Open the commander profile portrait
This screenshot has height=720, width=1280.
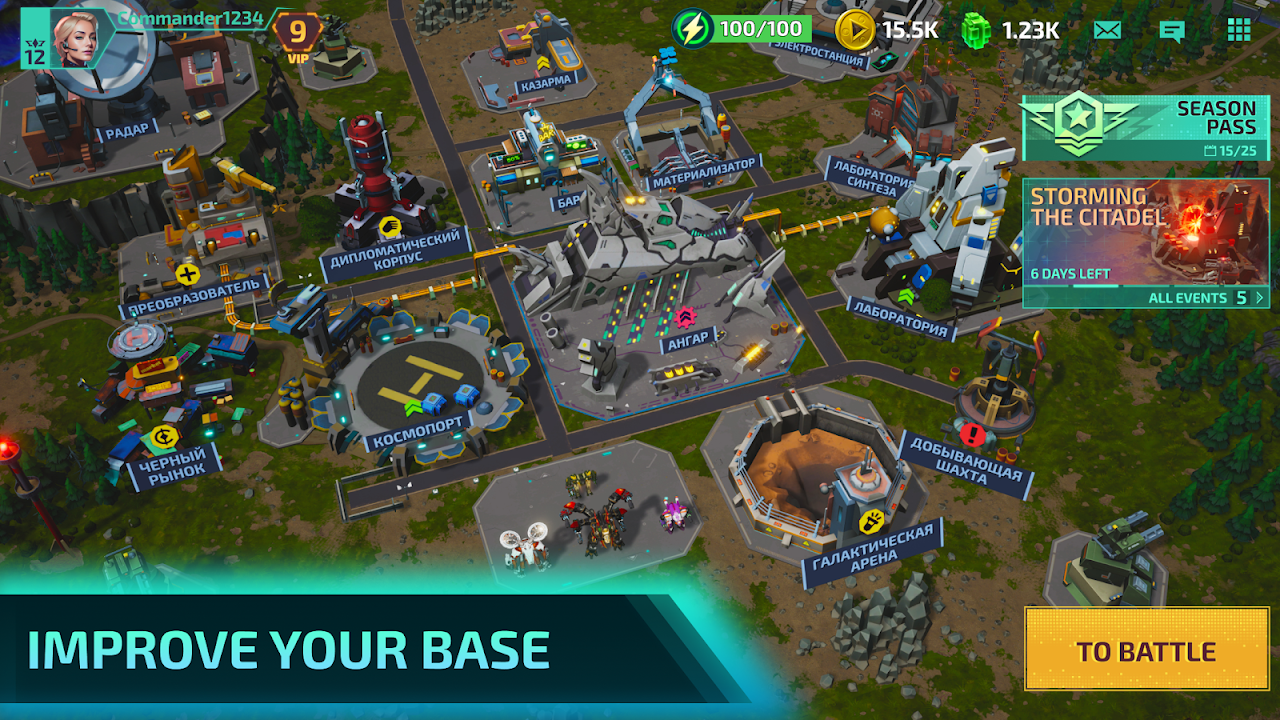[82, 38]
